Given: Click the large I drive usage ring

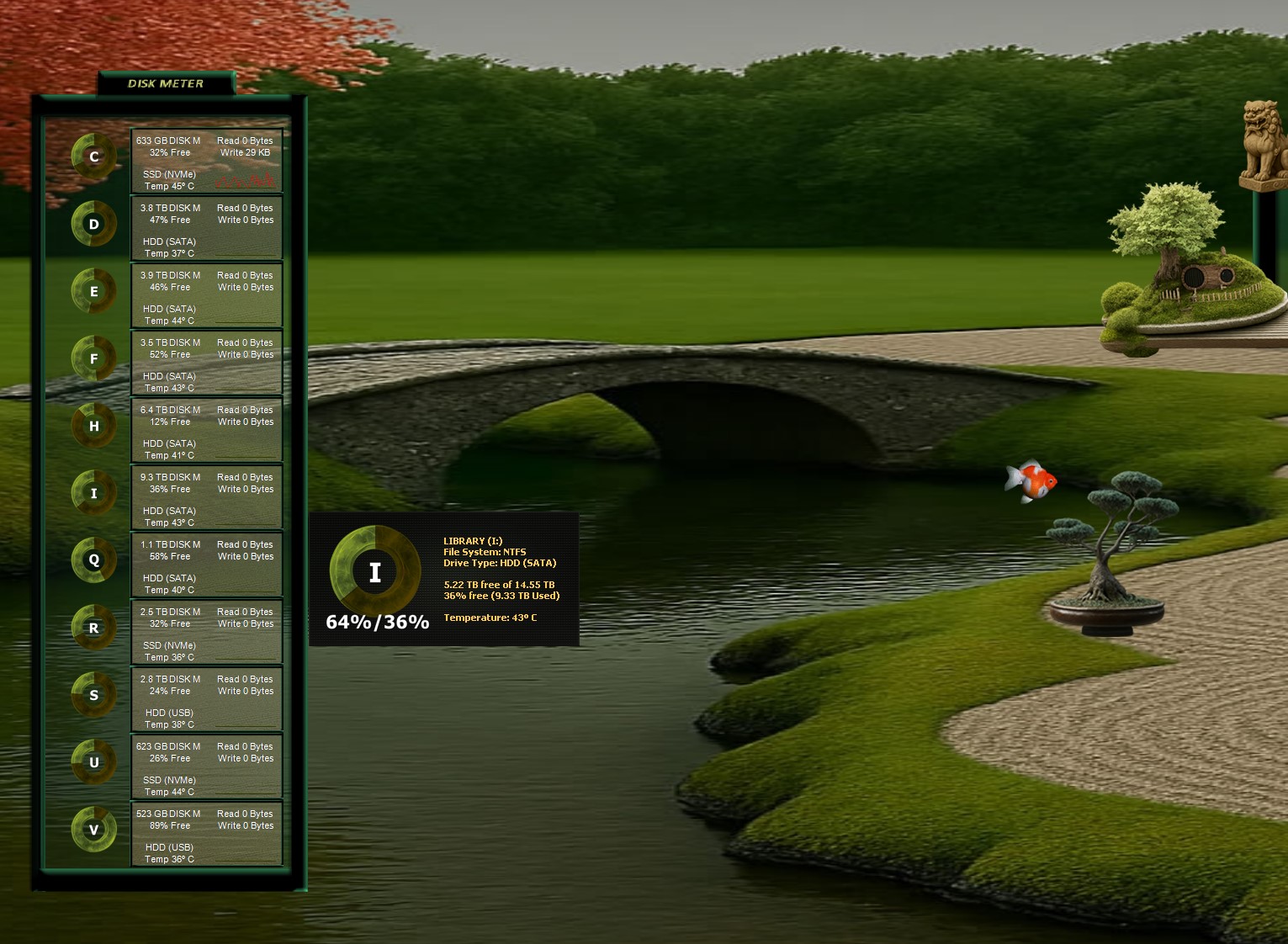Looking at the screenshot, I should pos(375,570).
